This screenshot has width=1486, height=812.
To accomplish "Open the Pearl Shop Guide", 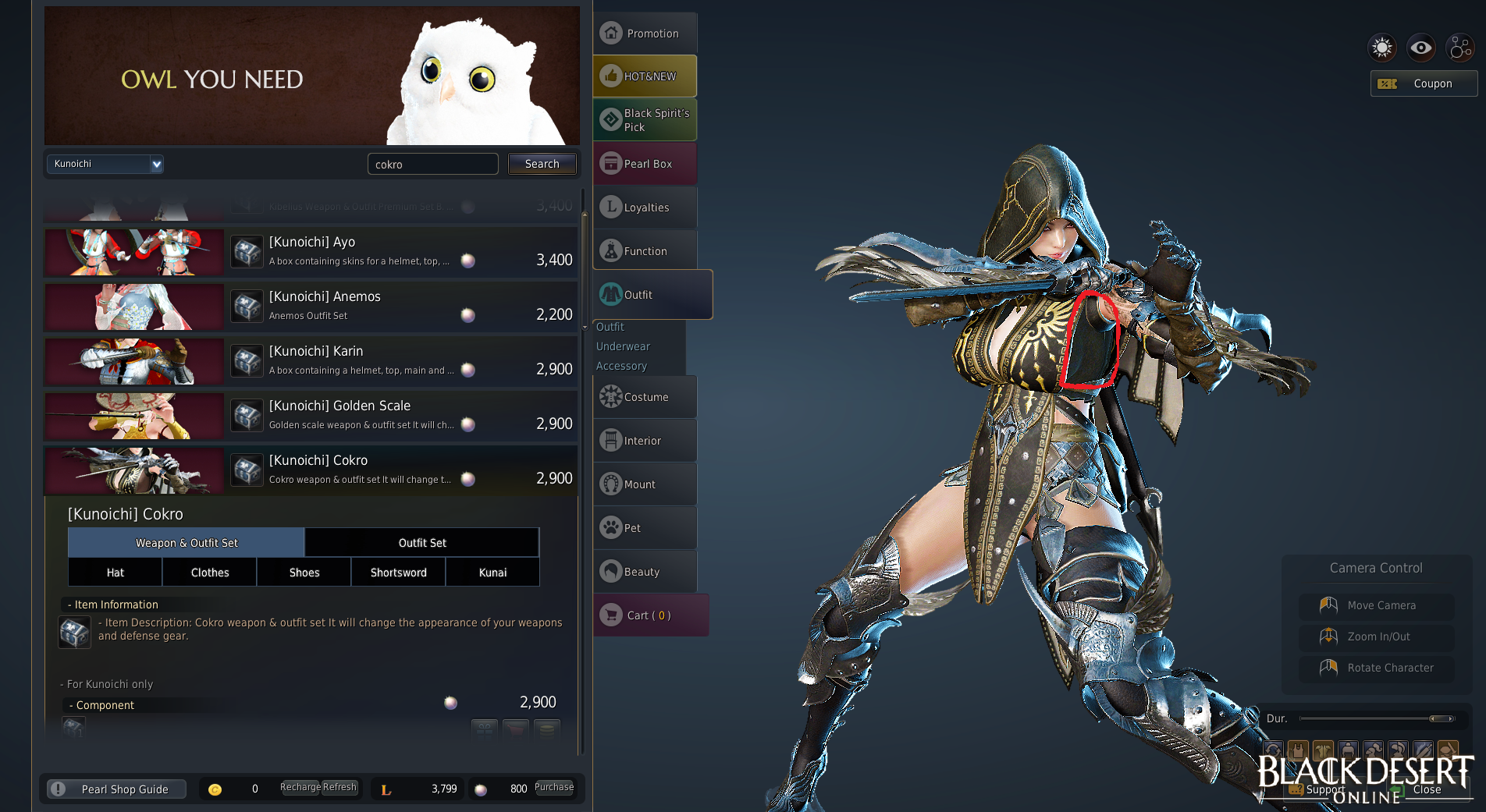I will (117, 789).
